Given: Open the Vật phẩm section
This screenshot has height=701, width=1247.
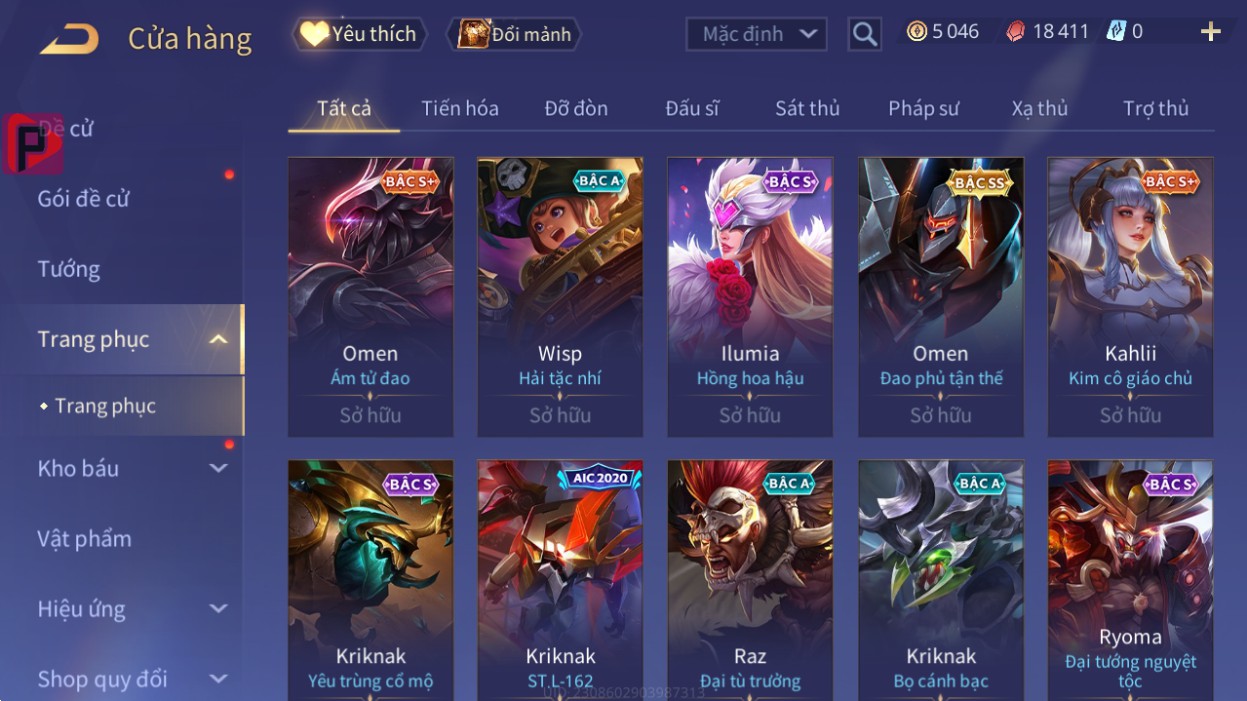Looking at the screenshot, I should pyautogui.click(x=85, y=539).
